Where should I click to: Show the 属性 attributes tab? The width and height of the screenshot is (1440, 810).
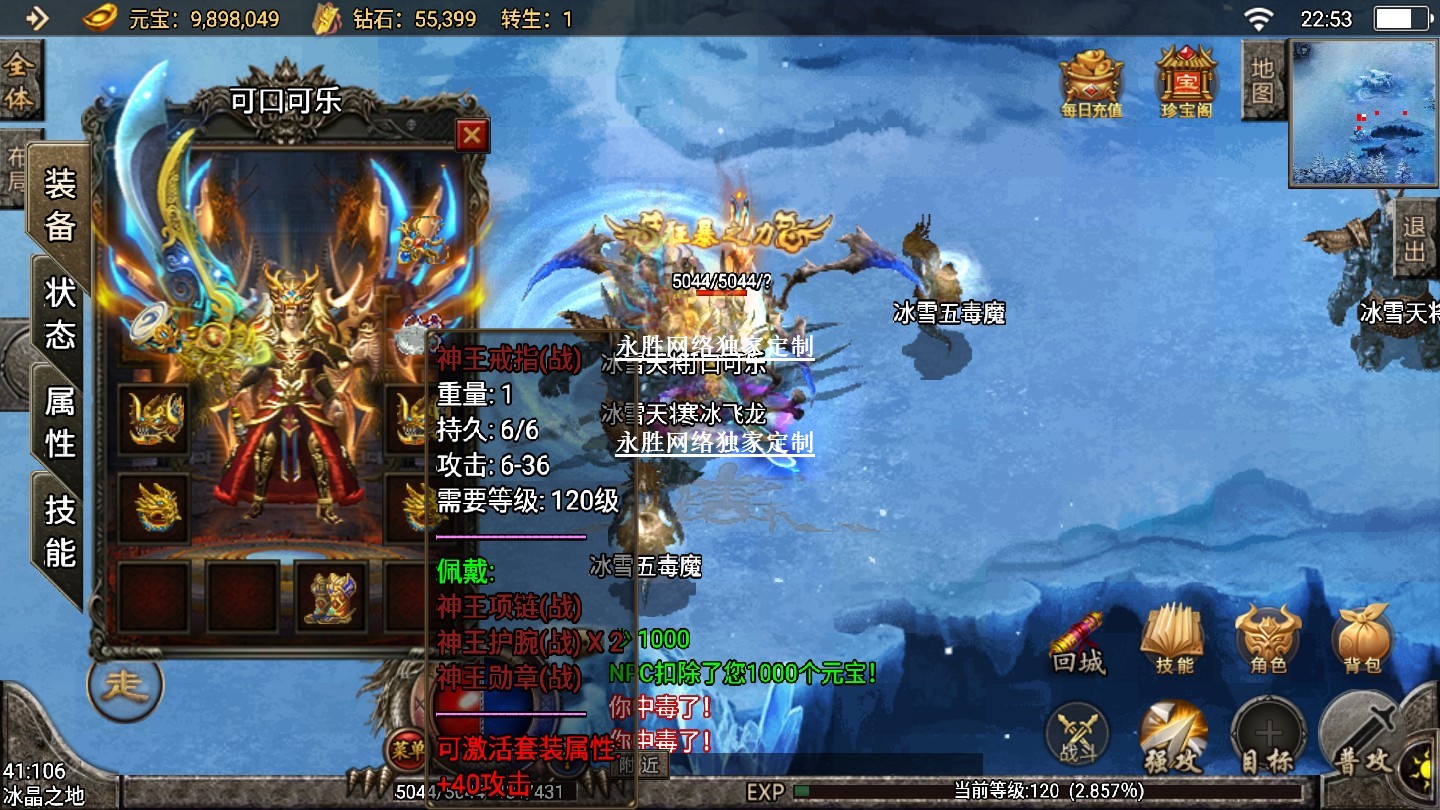pyautogui.click(x=60, y=422)
